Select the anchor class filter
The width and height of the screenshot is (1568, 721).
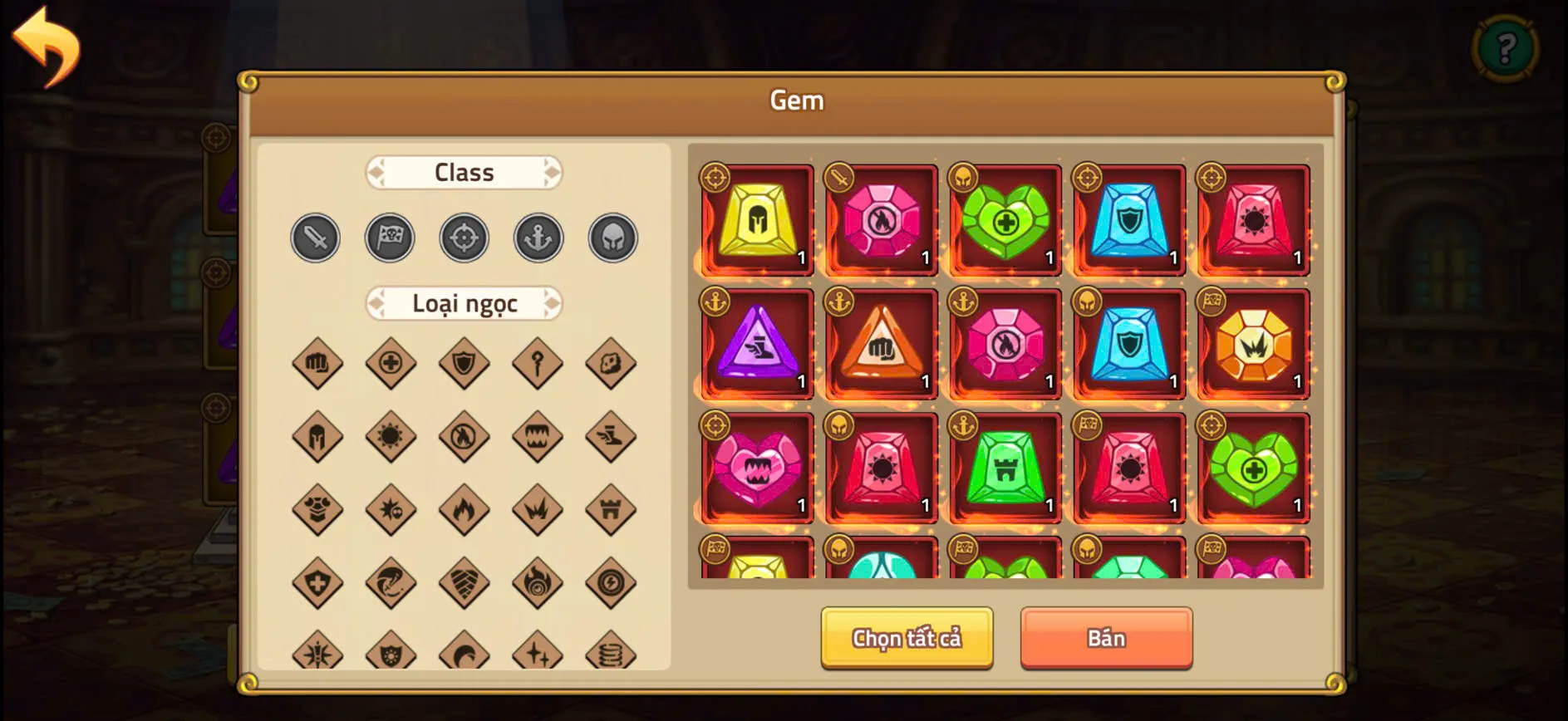(538, 238)
